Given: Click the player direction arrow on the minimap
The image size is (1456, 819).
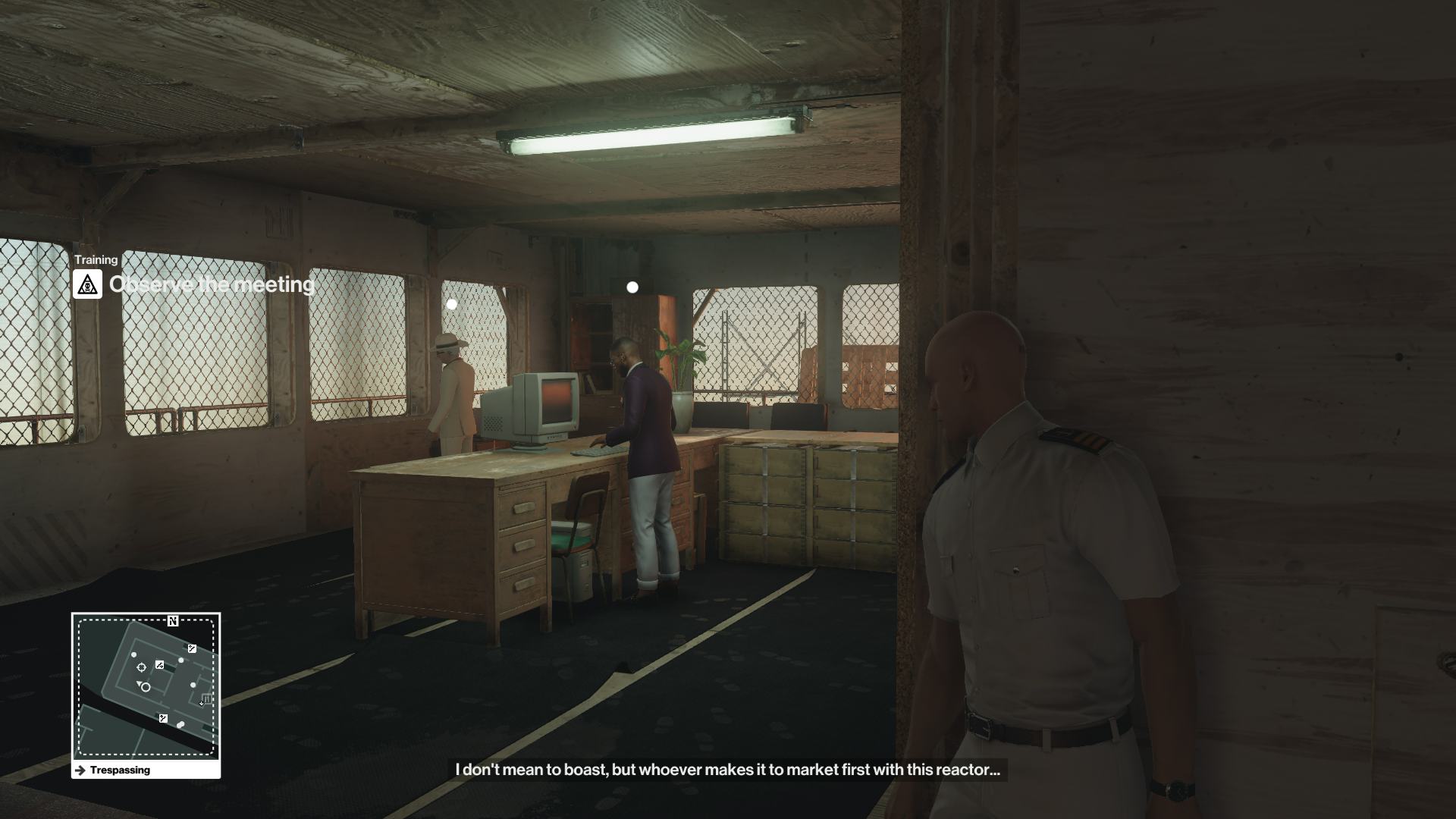Looking at the screenshot, I should tap(140, 684).
